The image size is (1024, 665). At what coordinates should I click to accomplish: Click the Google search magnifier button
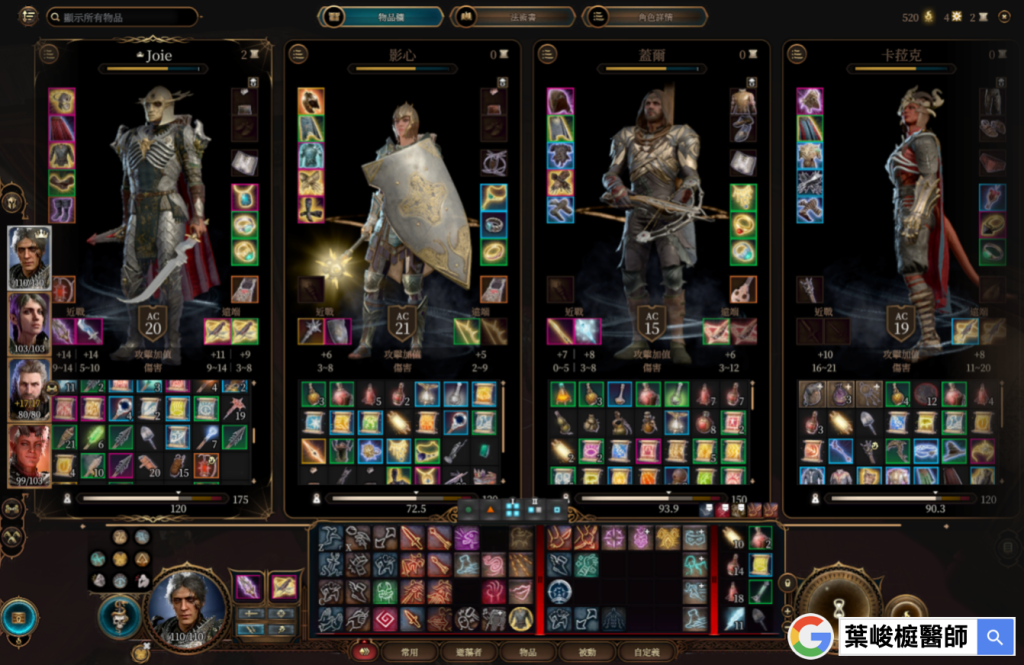(x=994, y=636)
